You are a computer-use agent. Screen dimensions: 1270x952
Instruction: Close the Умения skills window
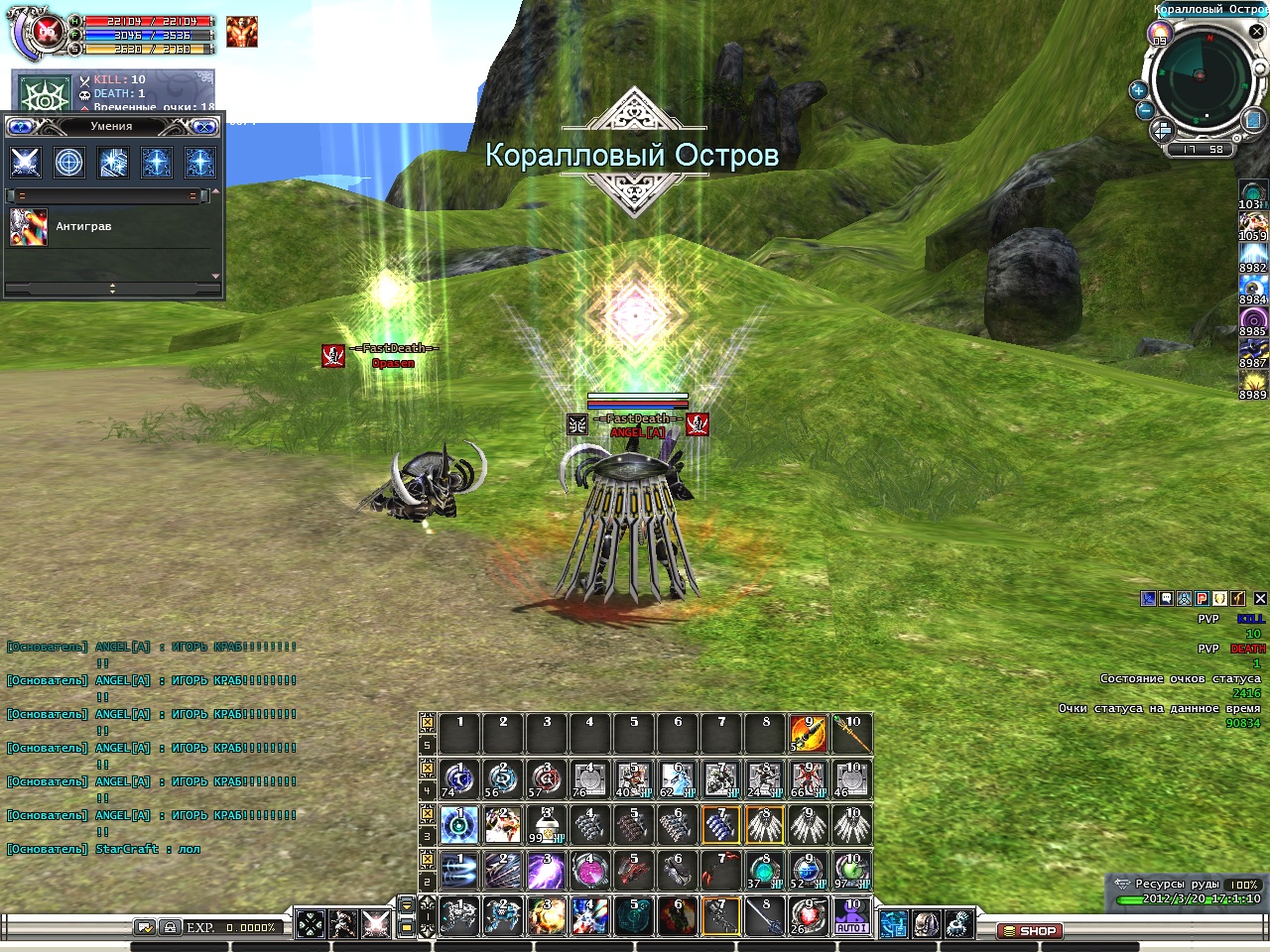tap(203, 127)
